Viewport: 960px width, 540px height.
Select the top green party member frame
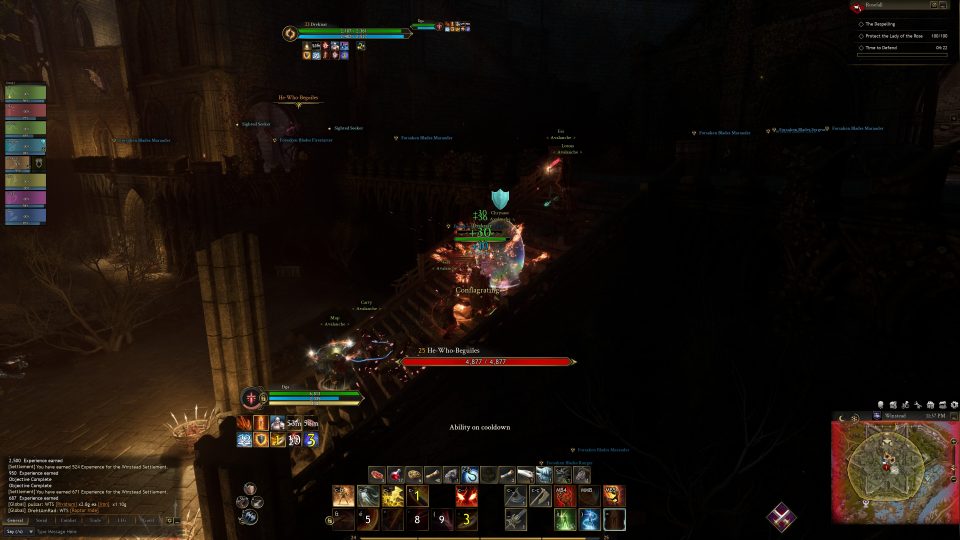[x=25, y=93]
